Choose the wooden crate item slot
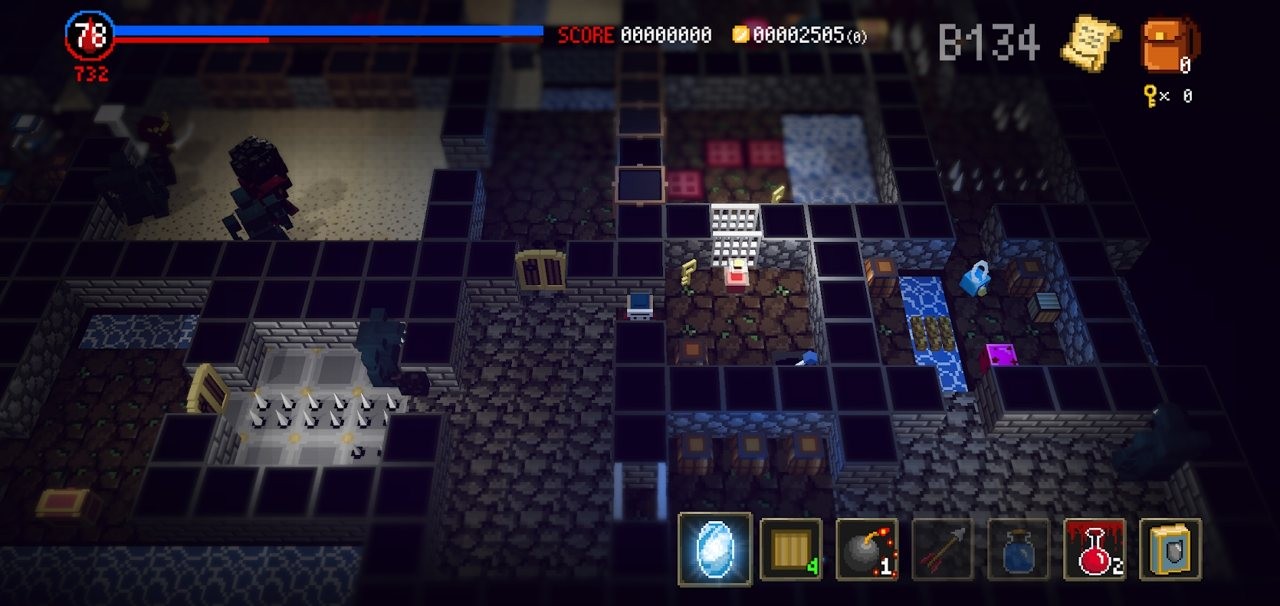This screenshot has width=1280, height=606. pos(791,549)
